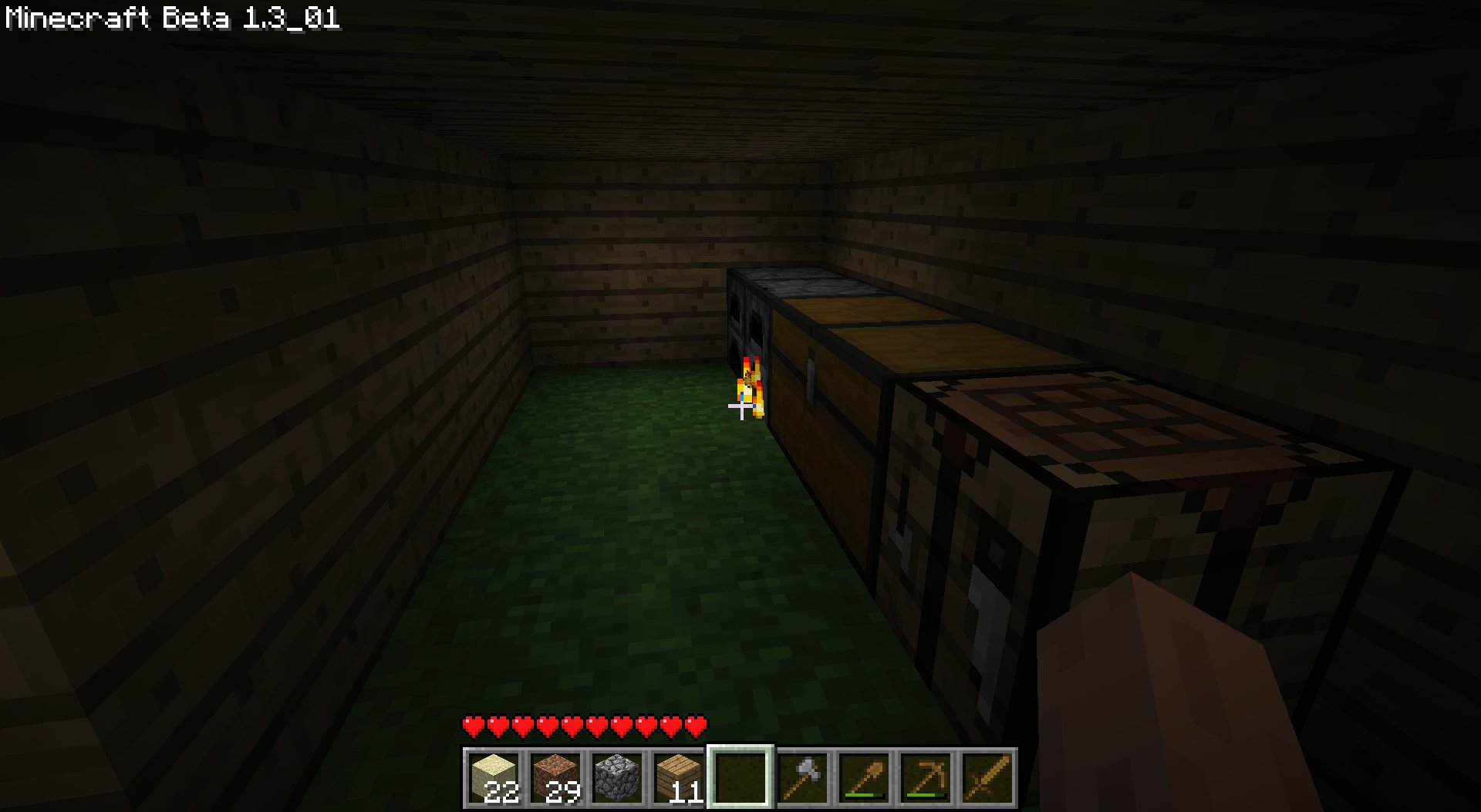Viewport: 1481px width, 812px height.
Task: Select the sand block stack slot
Action: coord(494,777)
